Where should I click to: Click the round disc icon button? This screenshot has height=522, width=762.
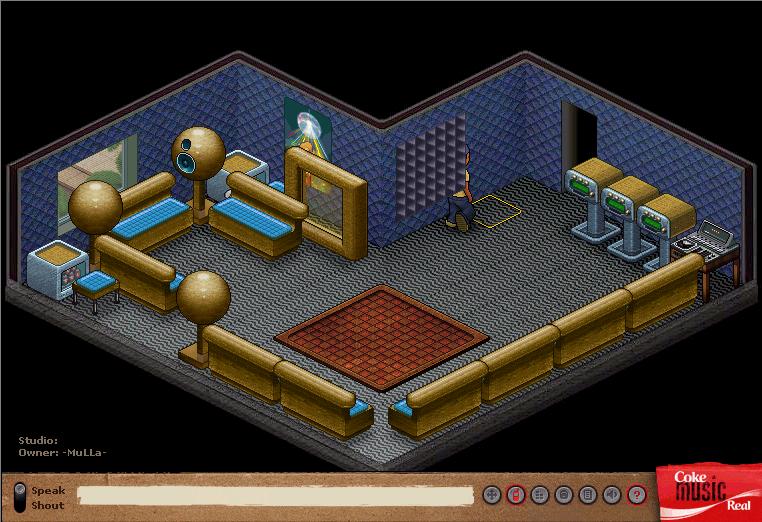click(x=564, y=495)
